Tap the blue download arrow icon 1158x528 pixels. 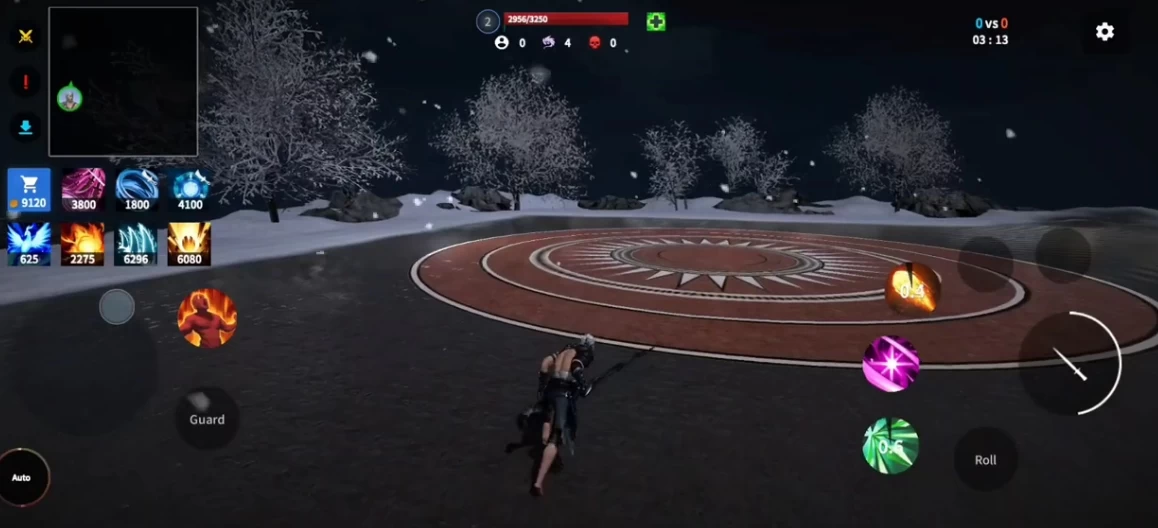26,127
